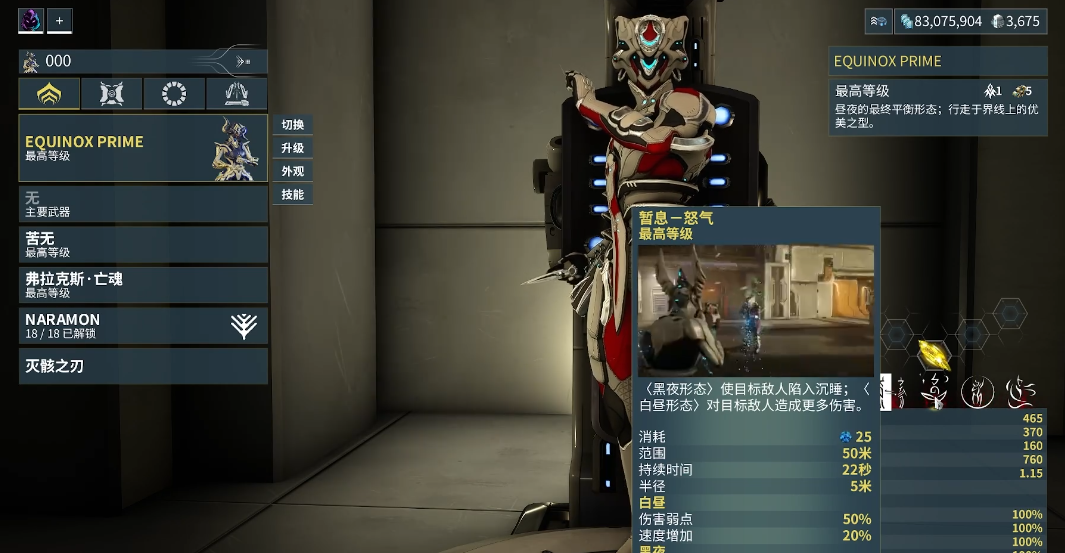Click the 升级 (upgrade) button
This screenshot has height=553, width=1065.
coord(293,148)
